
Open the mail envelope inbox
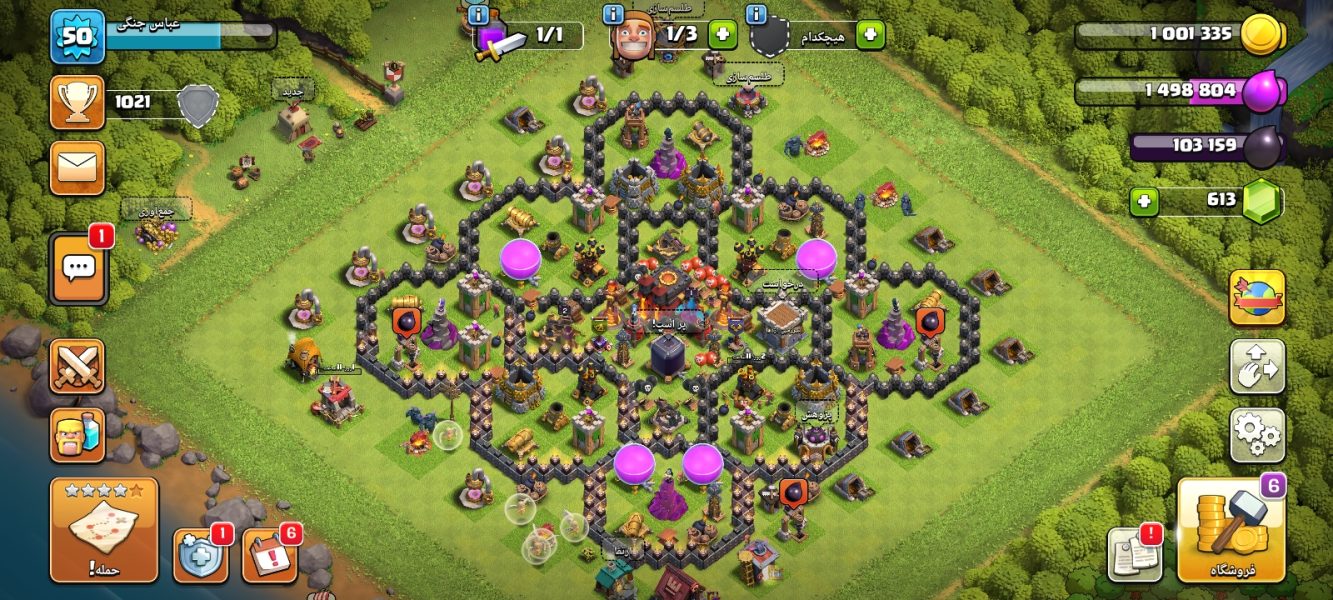77,167
